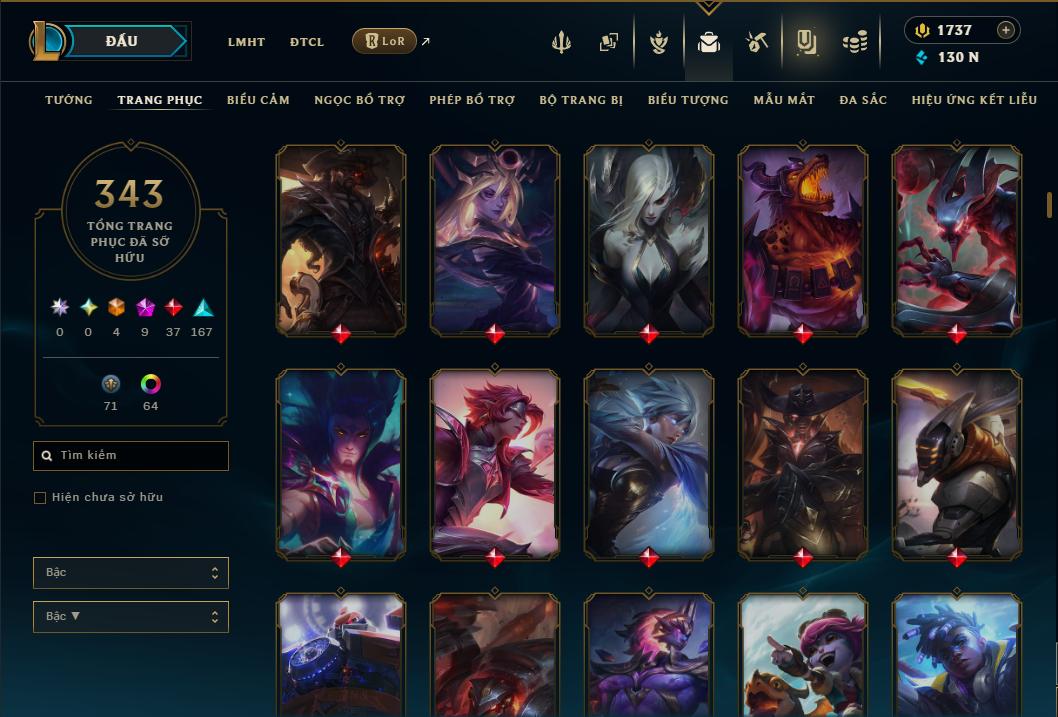This screenshot has height=717, width=1058.
Task: Open the MẪU MẮT tab
Action: 784,100
